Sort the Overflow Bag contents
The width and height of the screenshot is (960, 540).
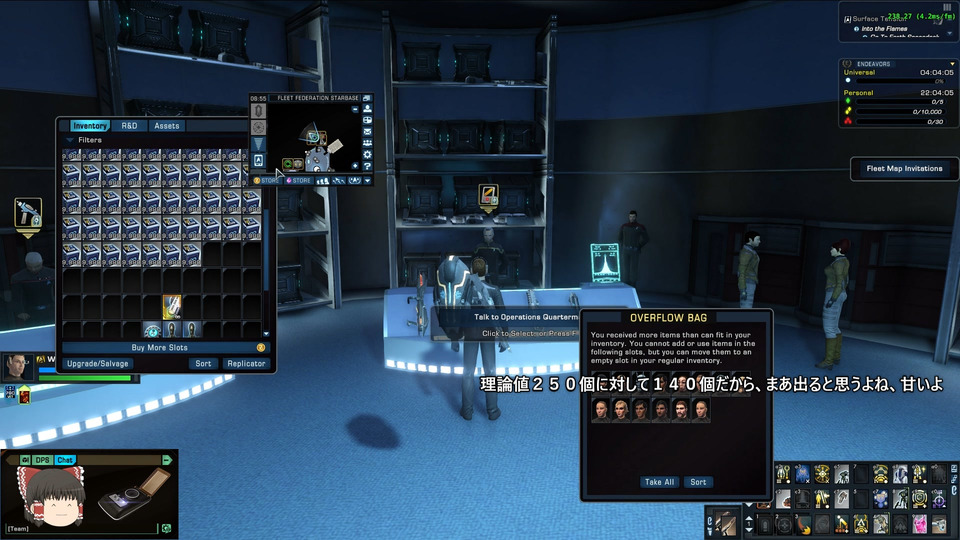pos(698,482)
